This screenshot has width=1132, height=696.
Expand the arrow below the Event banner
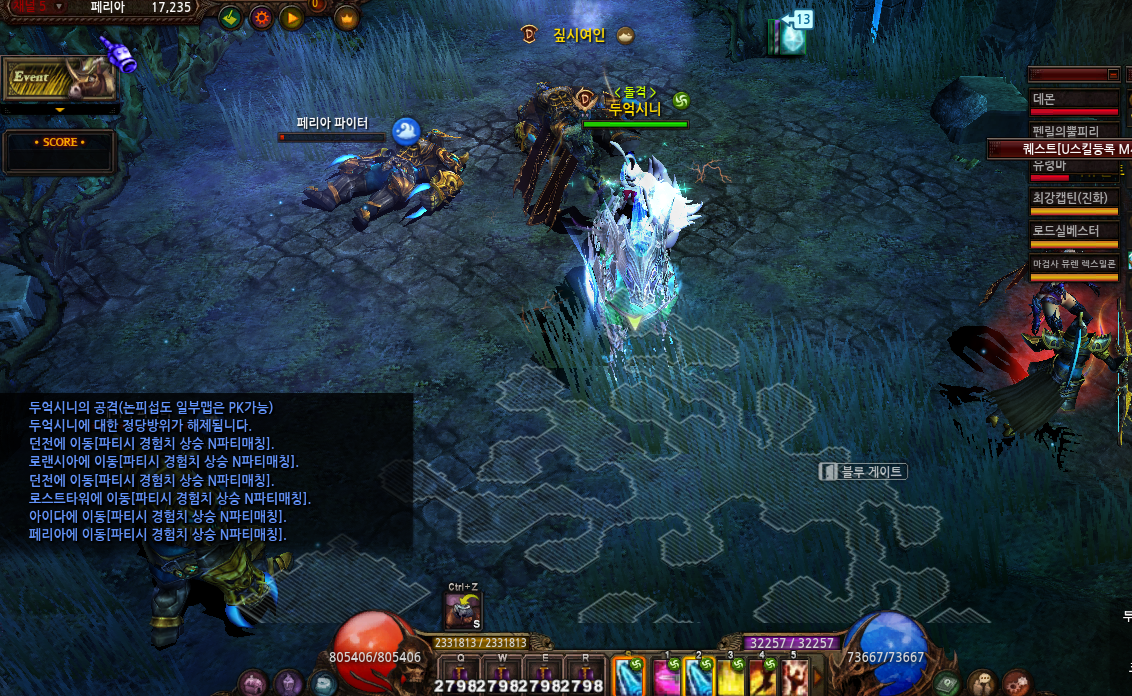59,109
